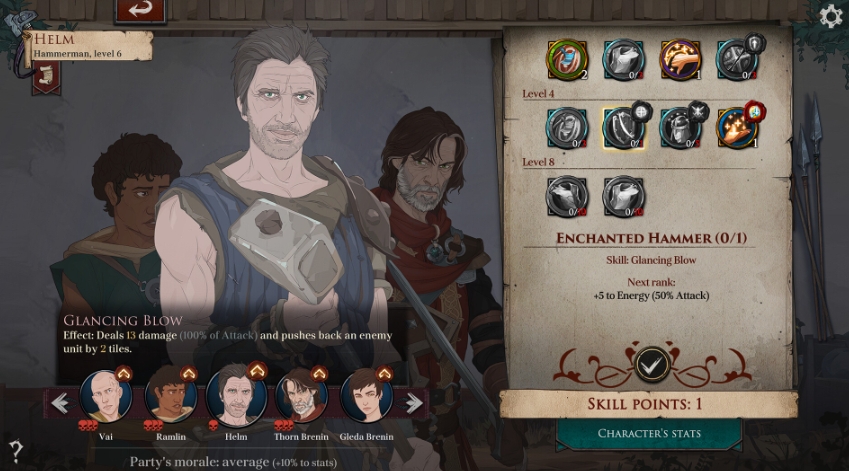
Task: Select the glowing hand skill with red seal
Action: (736, 127)
